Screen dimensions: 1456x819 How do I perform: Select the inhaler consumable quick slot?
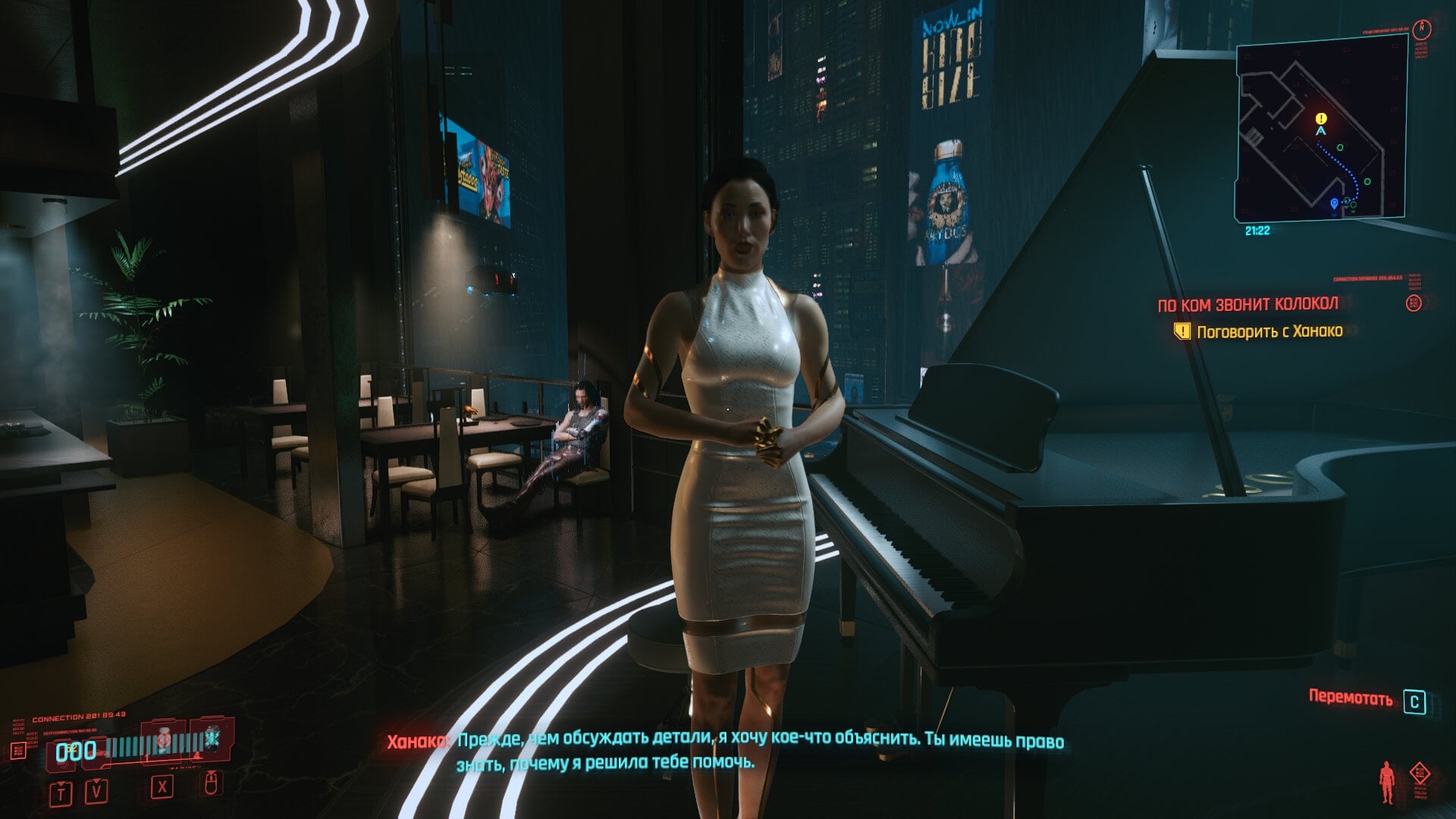[164, 739]
